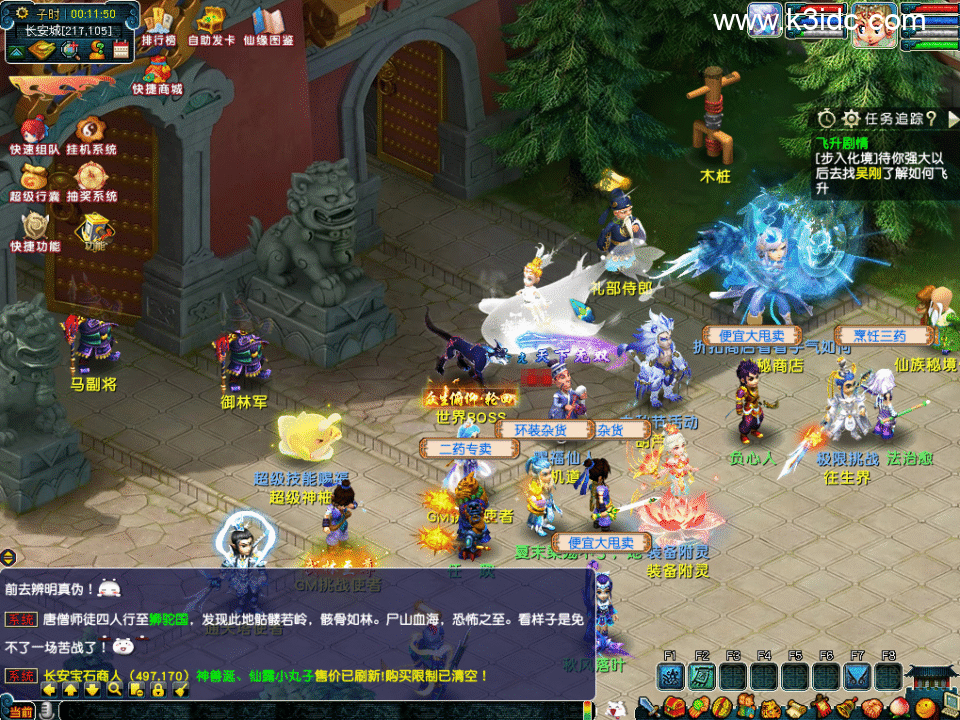The height and width of the screenshot is (720, 960).
Task: Open the 快捷商城 quick shop
Action: click(157, 70)
